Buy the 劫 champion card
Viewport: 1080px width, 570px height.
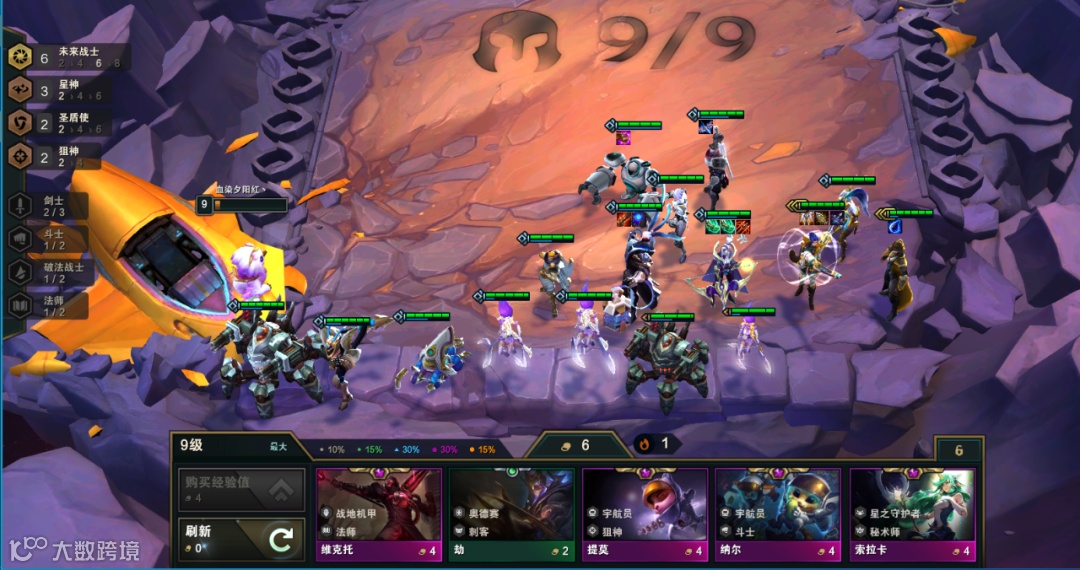point(511,513)
